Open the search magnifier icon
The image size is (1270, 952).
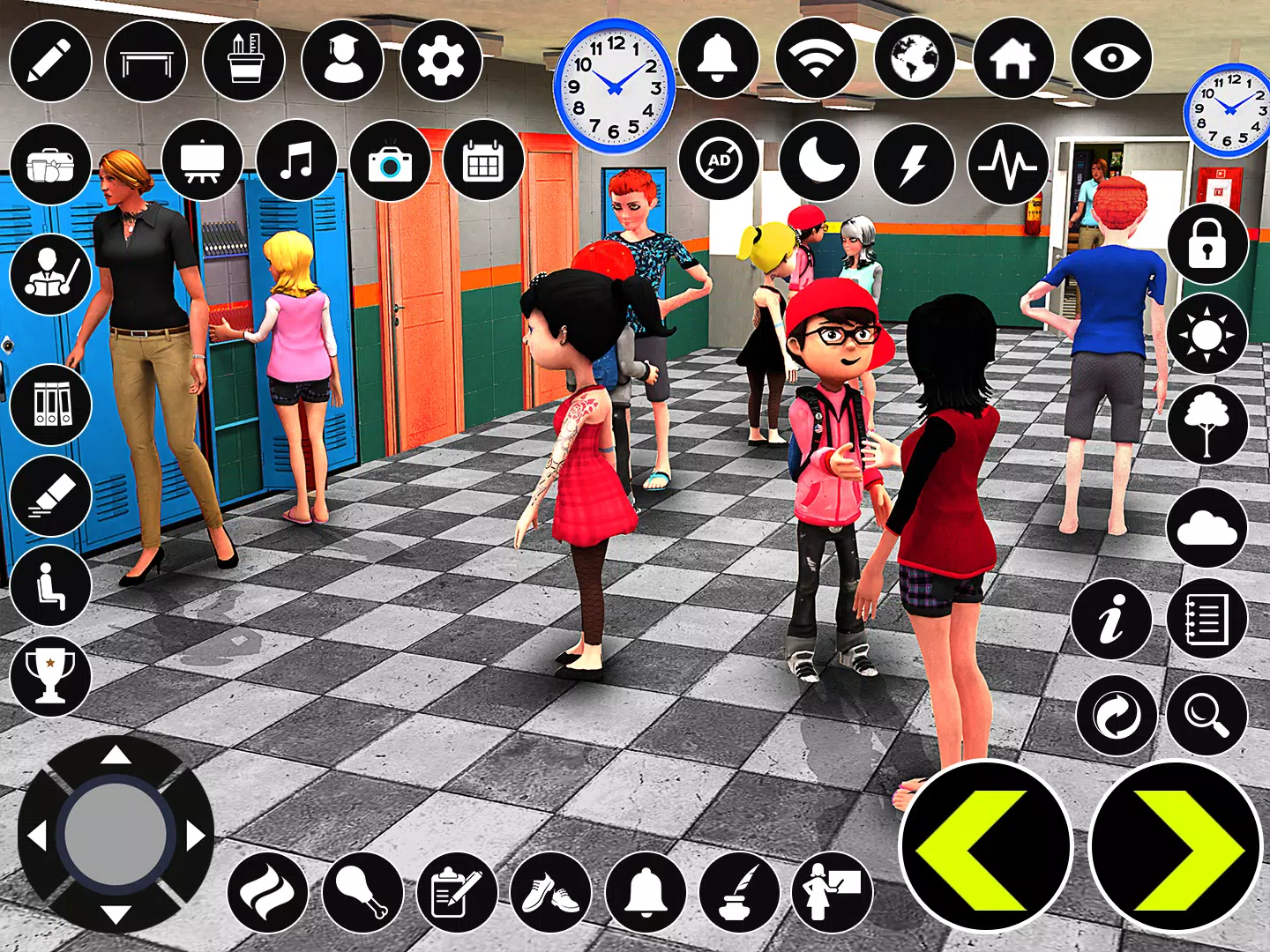click(x=1208, y=717)
